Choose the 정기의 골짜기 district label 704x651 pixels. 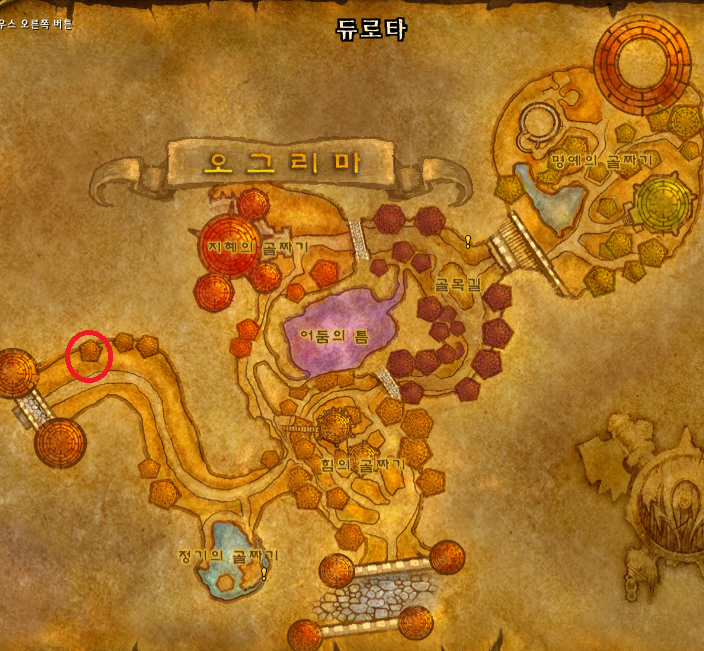(x=226, y=555)
